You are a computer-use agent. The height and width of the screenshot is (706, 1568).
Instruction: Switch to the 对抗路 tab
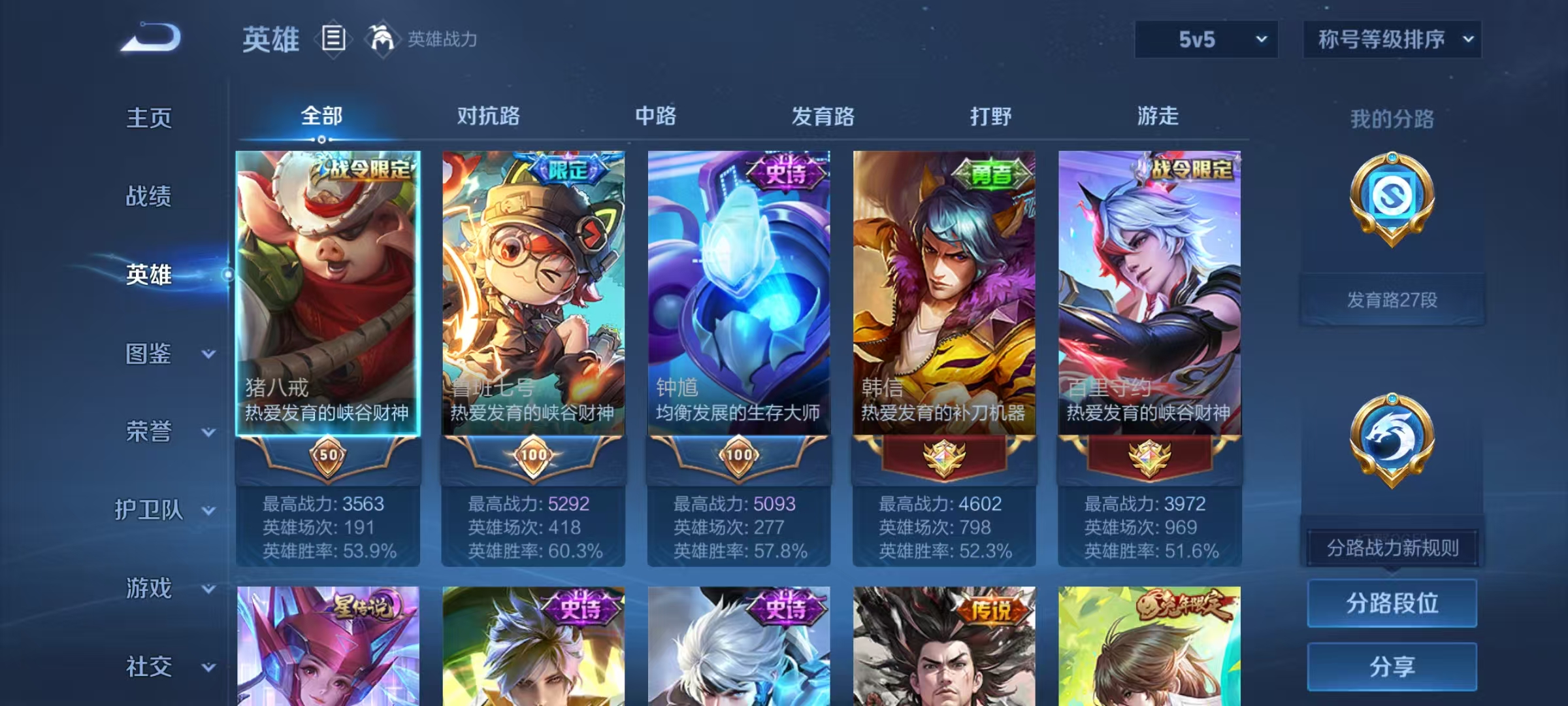point(489,116)
